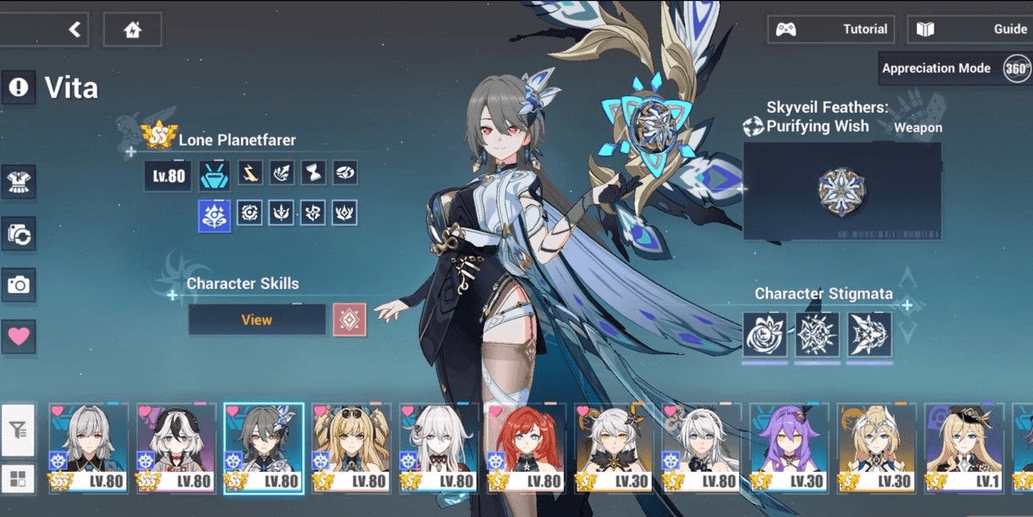
Task: Select the rose stigmata slot
Action: (x=764, y=335)
